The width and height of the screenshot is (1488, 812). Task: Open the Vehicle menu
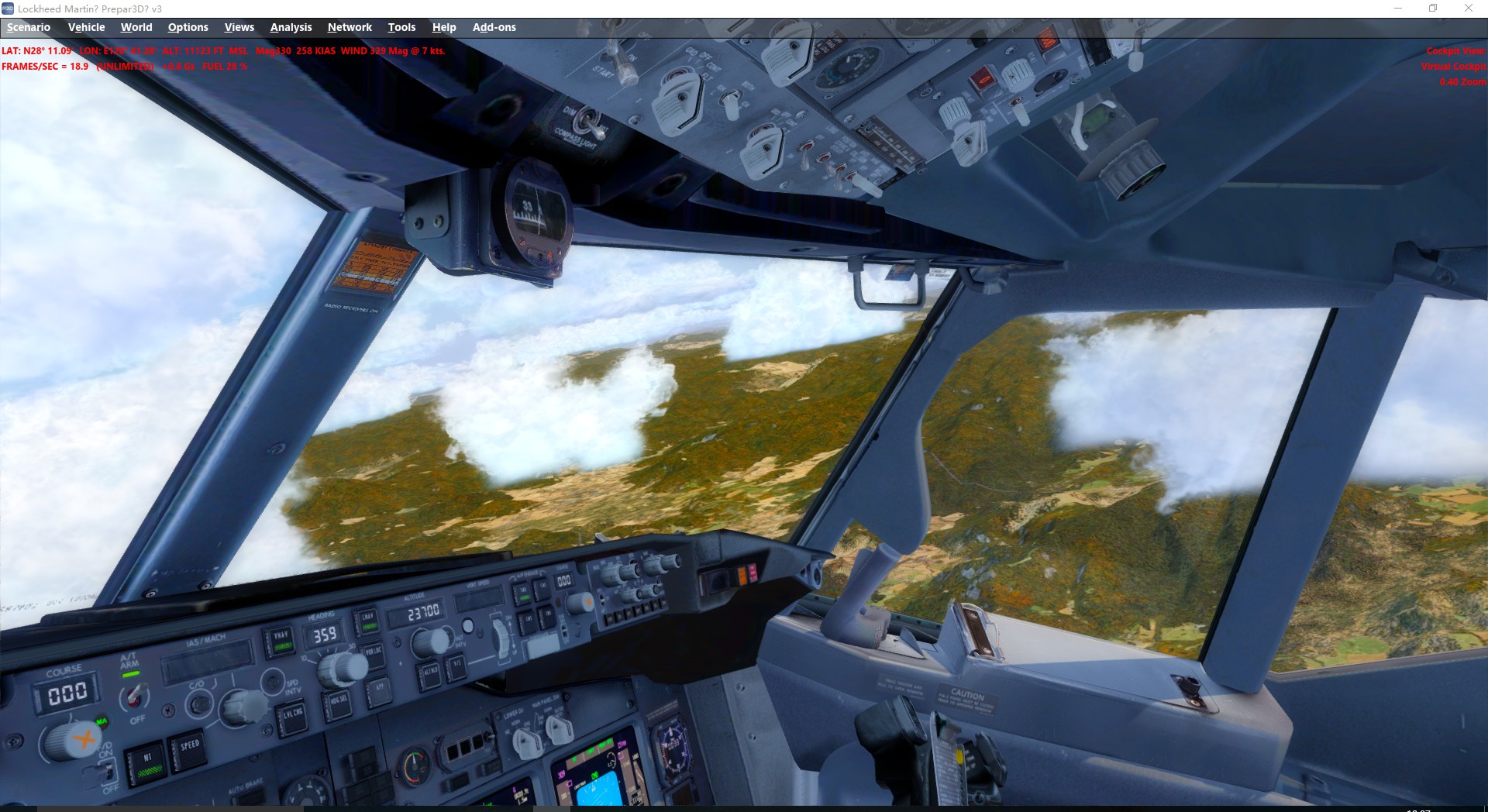(86, 27)
